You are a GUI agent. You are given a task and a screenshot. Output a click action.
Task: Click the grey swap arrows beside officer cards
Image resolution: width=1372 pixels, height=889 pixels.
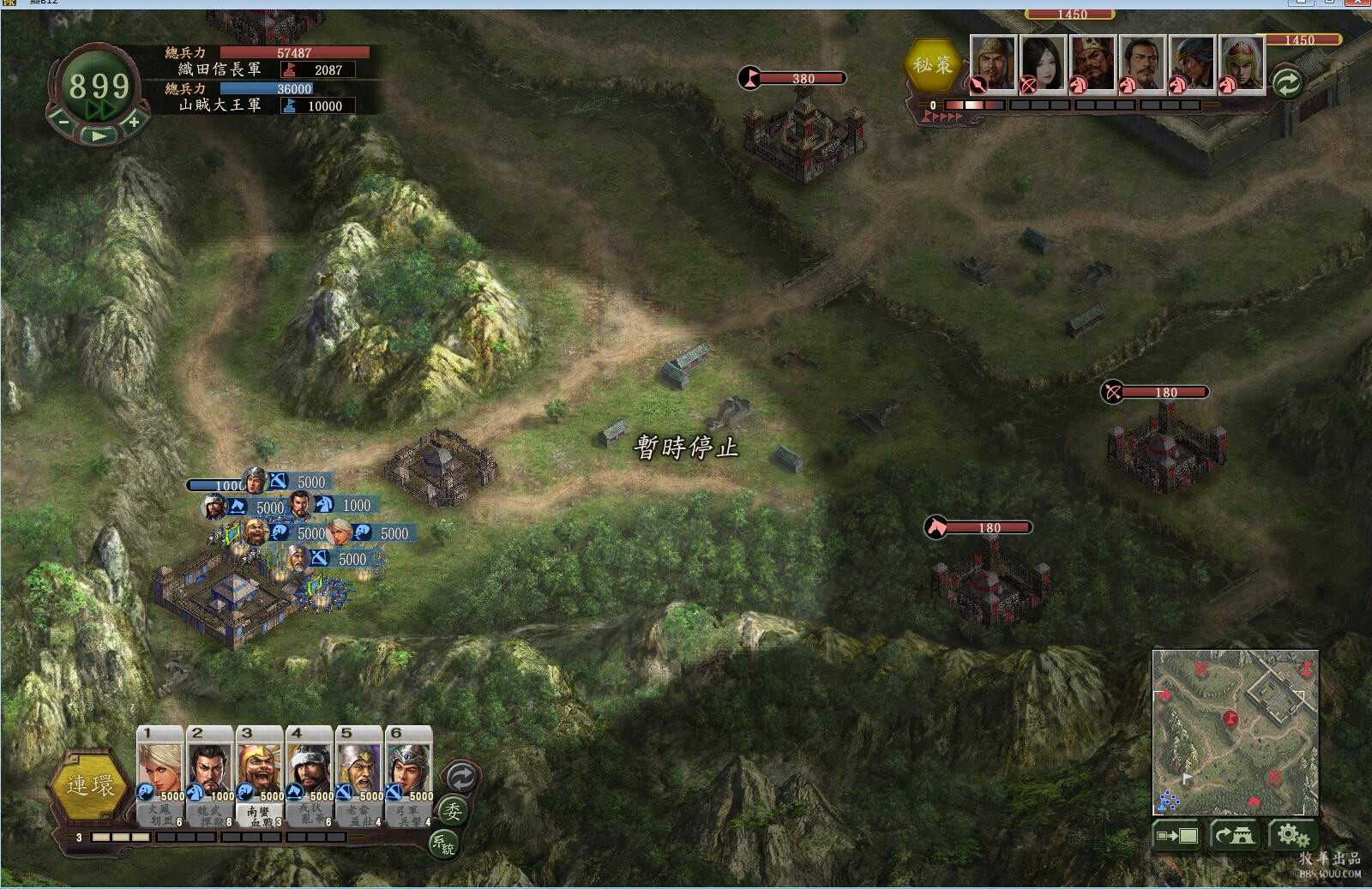pyautogui.click(x=461, y=778)
